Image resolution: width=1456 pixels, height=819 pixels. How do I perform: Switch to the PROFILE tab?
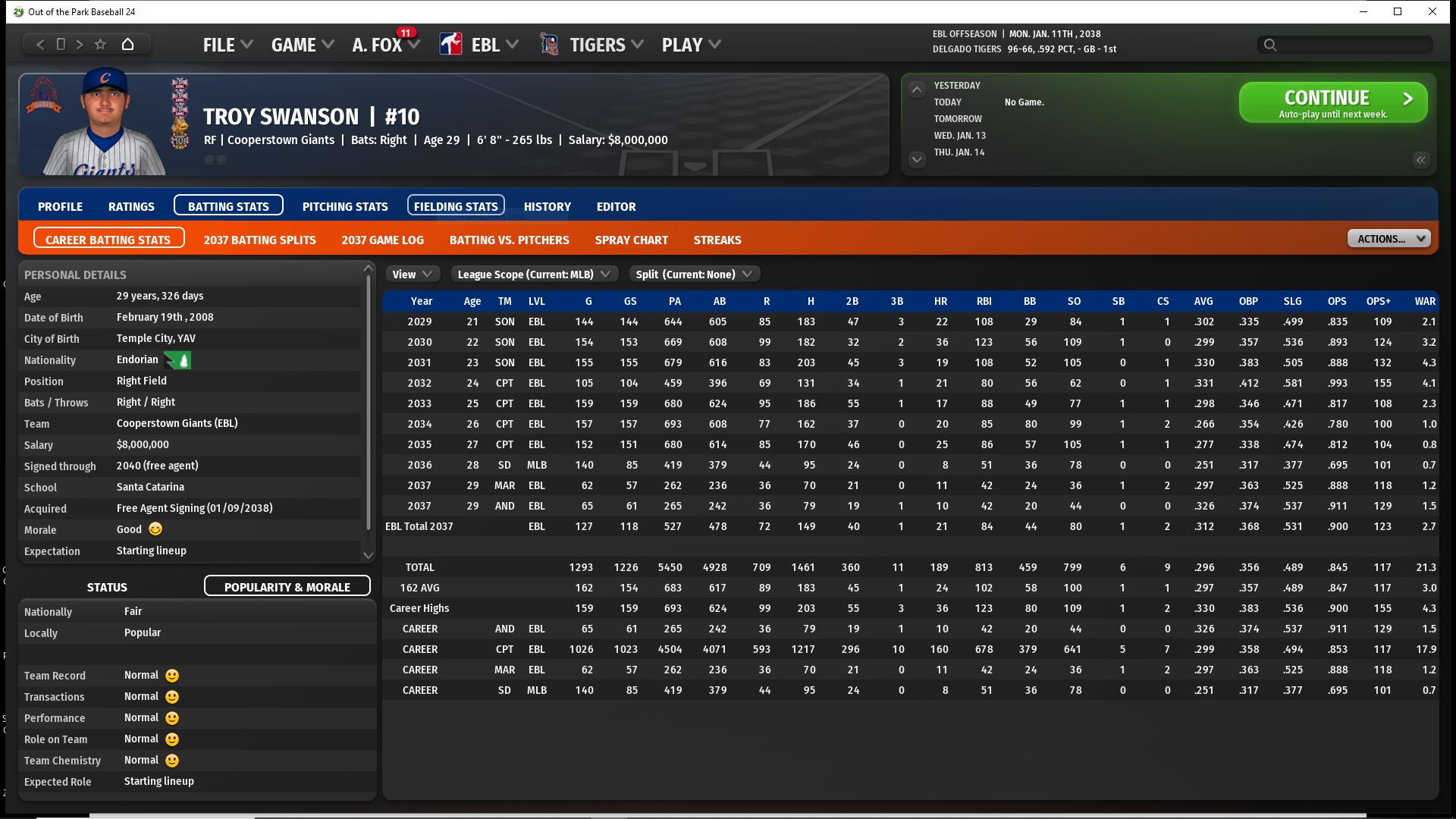click(60, 206)
